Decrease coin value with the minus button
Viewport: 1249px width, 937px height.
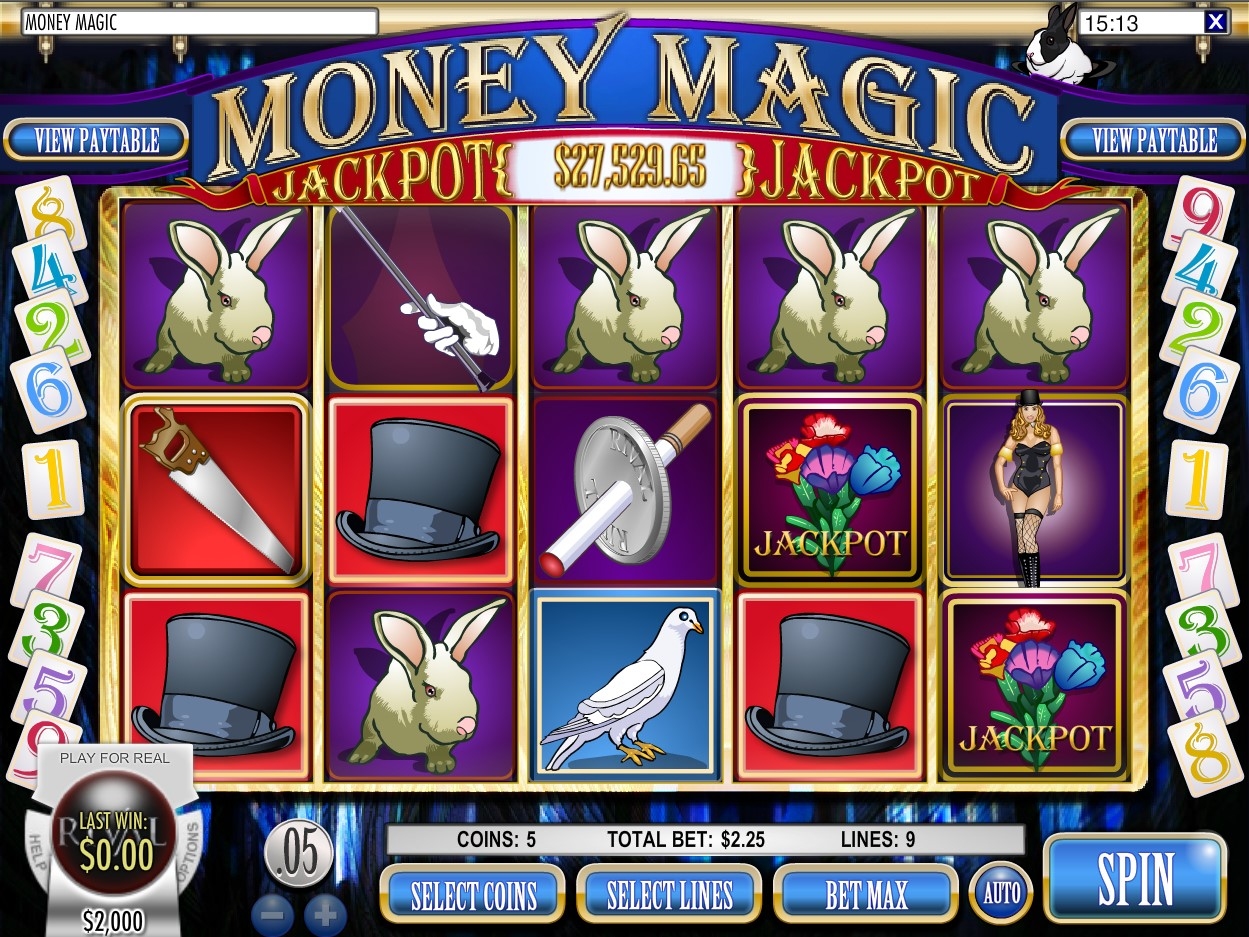pyautogui.click(x=273, y=914)
